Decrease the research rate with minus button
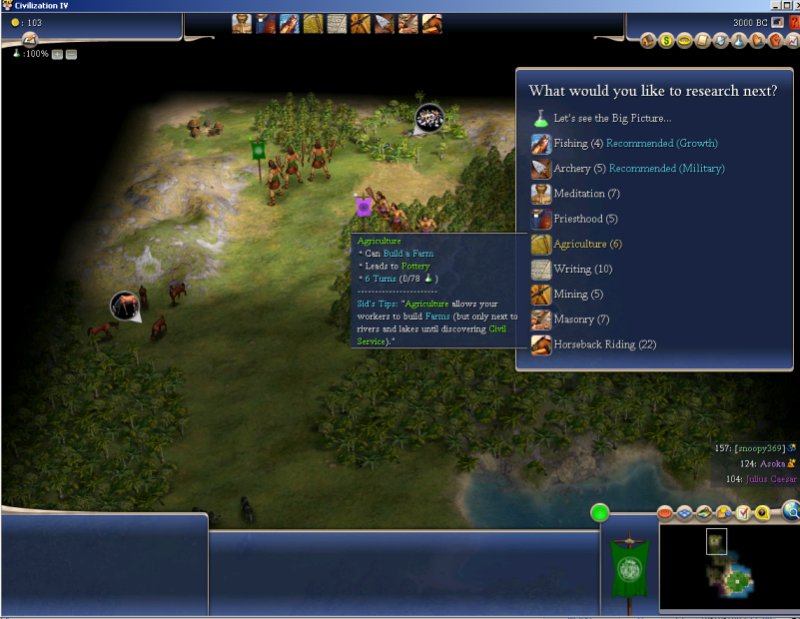Image resolution: width=800 pixels, height=619 pixels. [x=71, y=53]
